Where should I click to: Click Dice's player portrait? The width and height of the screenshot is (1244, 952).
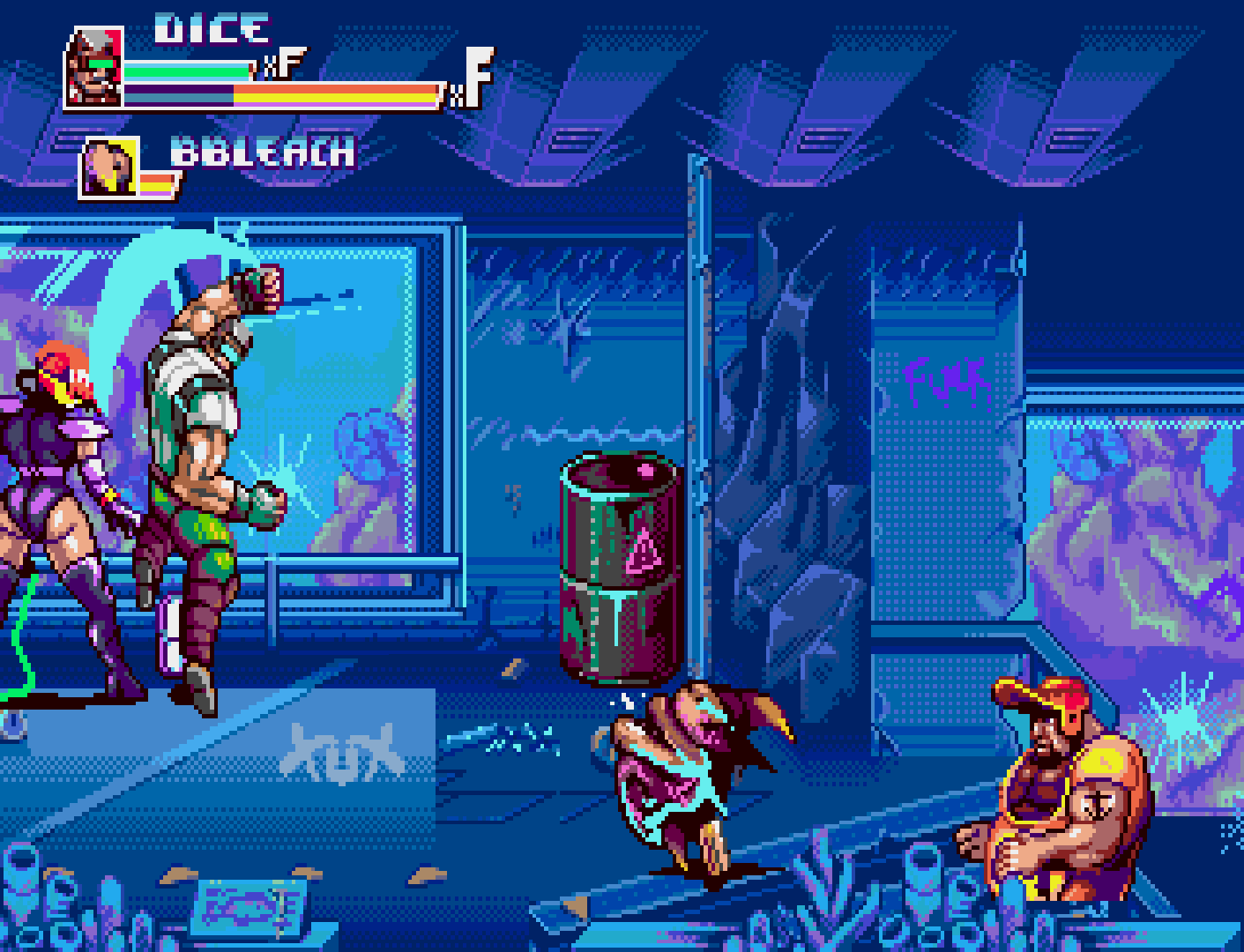(93, 68)
